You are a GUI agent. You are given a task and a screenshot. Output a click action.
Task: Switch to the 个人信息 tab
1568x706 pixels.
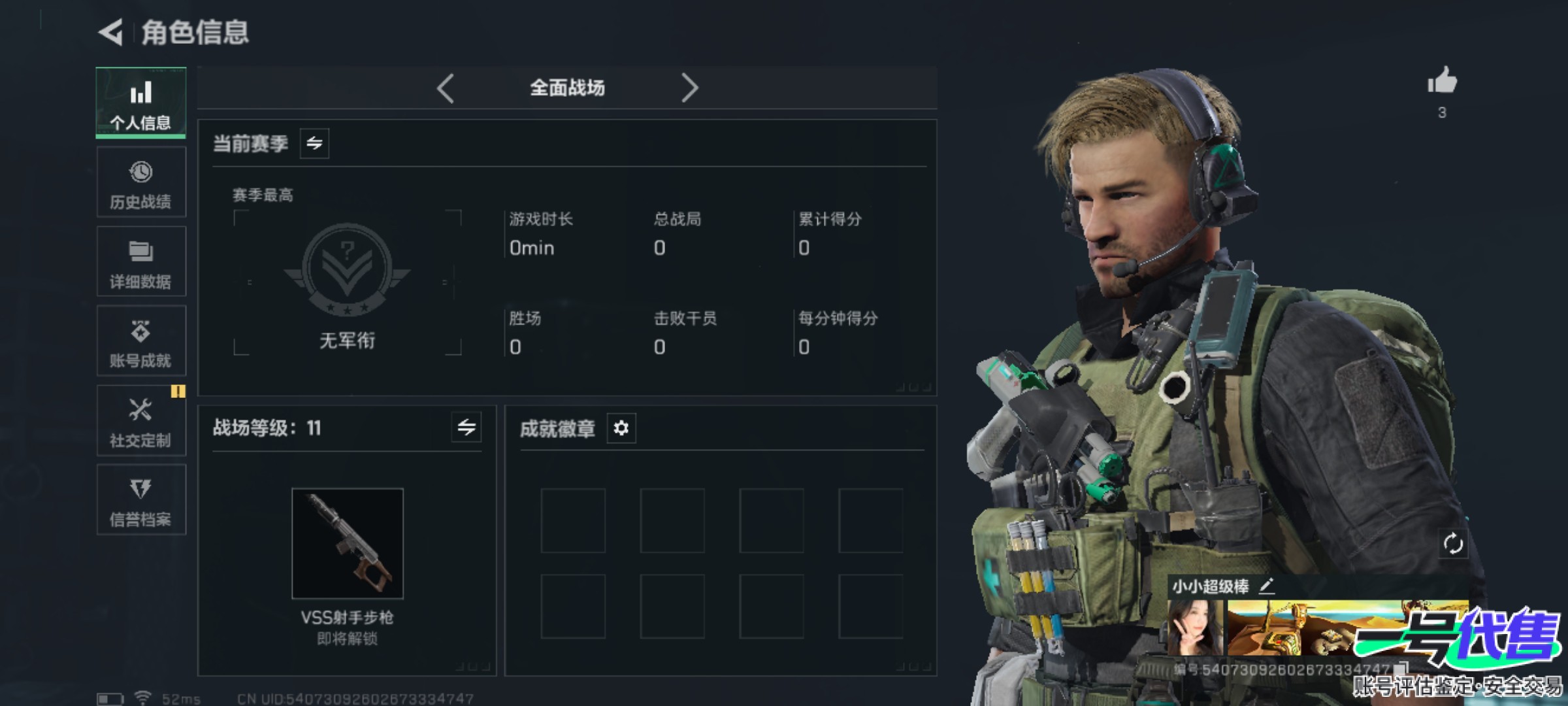[x=140, y=103]
